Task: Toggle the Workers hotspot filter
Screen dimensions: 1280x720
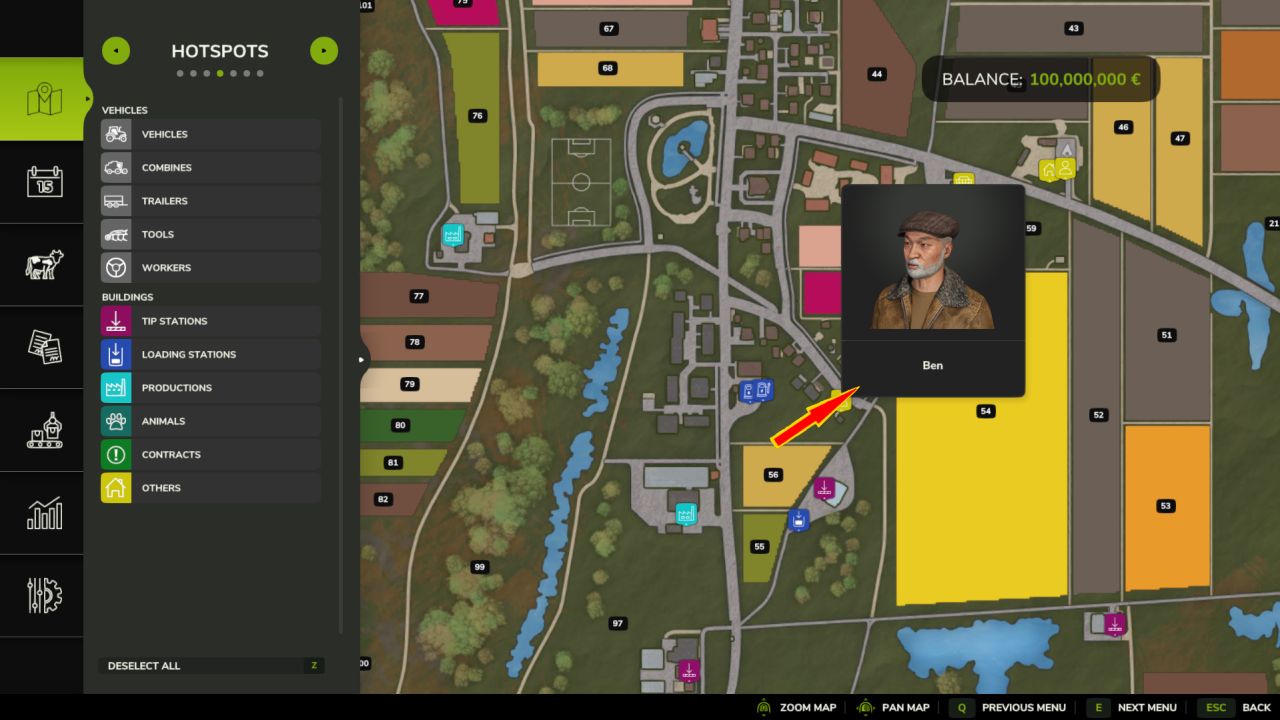Action: click(211, 268)
